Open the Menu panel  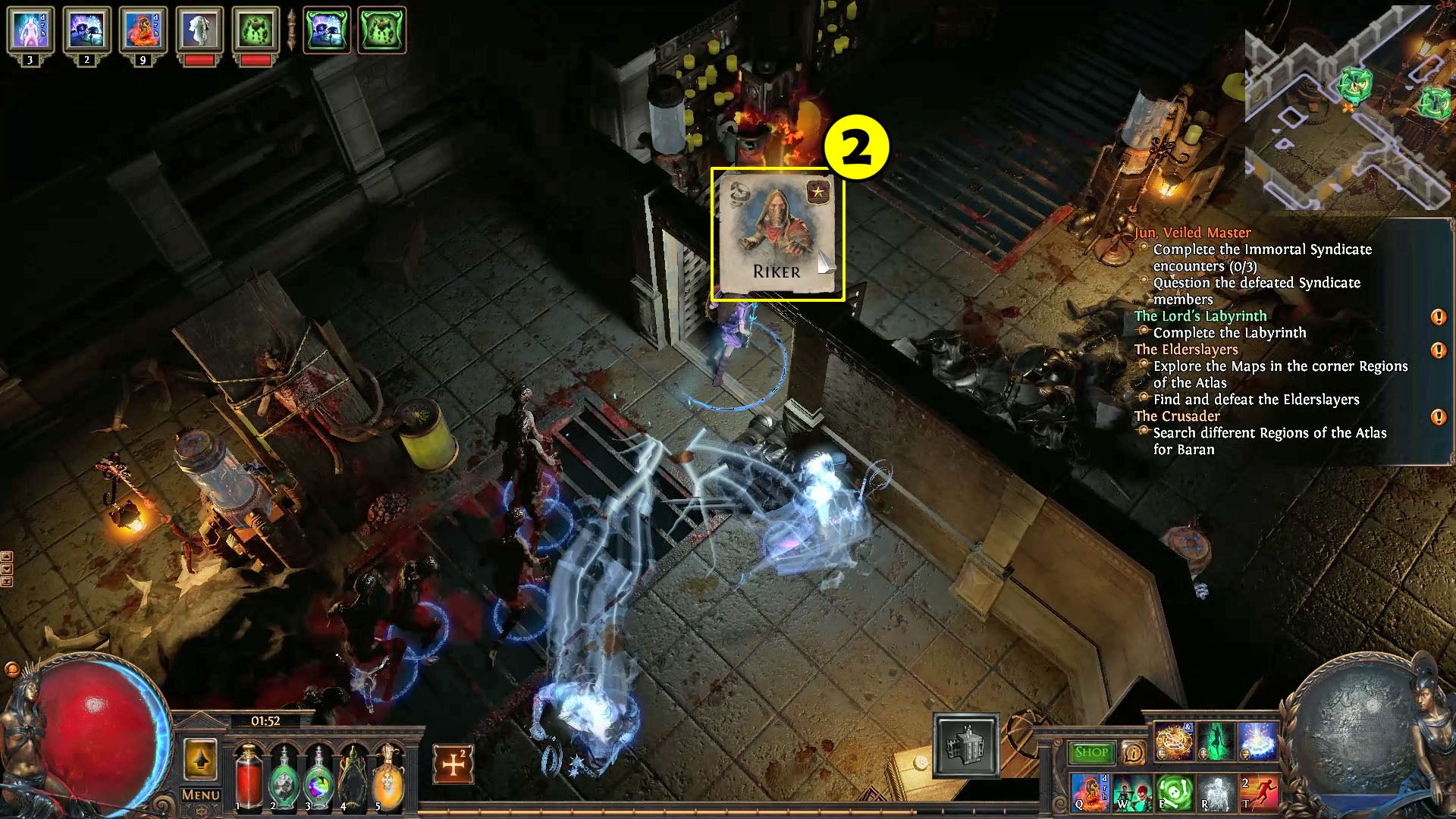(200, 794)
